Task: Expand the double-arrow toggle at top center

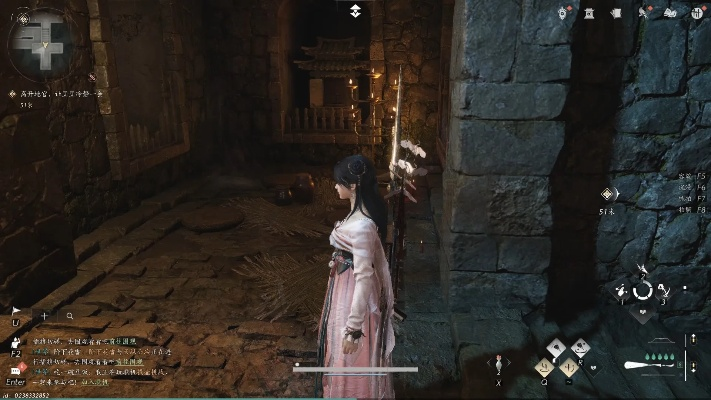Action: [x=355, y=11]
